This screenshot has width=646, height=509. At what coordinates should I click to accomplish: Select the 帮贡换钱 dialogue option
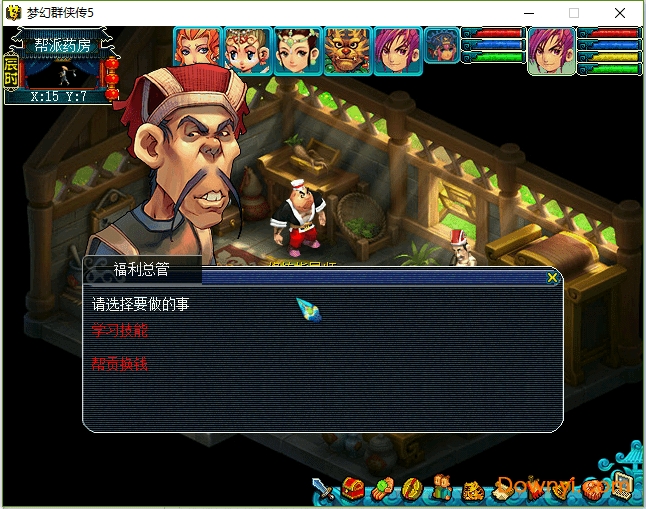coord(119,364)
